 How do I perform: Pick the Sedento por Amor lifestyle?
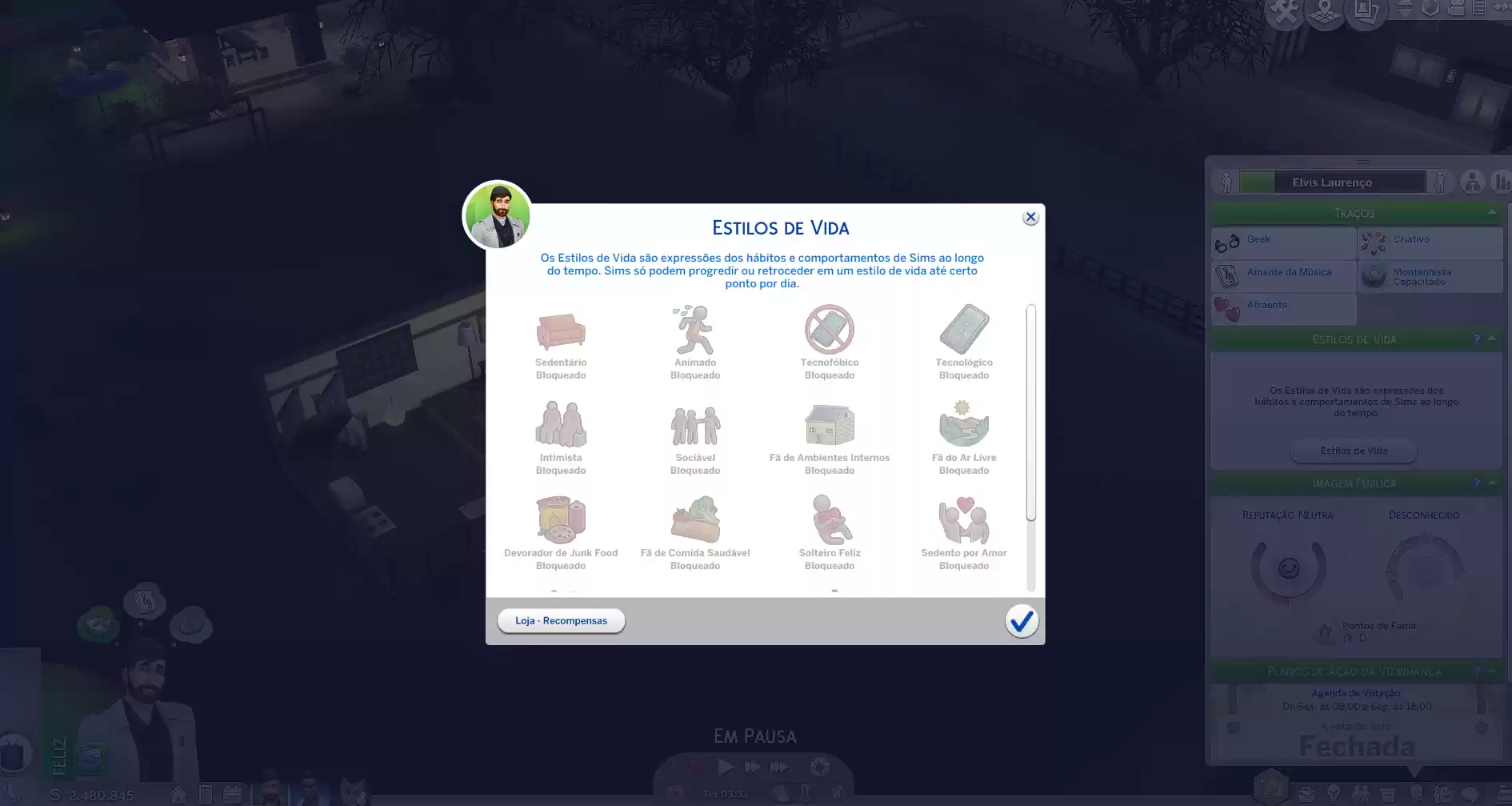[964, 520]
